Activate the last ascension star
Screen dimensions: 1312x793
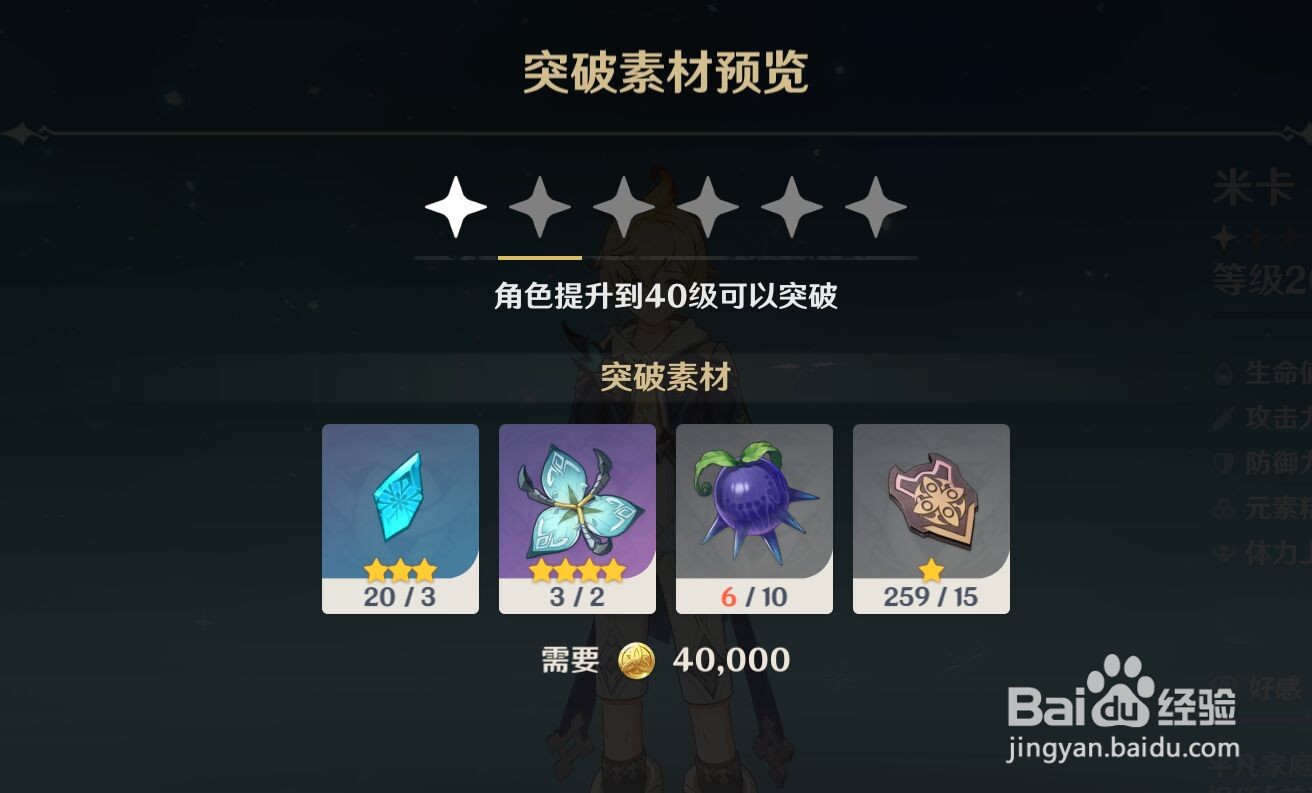click(x=875, y=205)
